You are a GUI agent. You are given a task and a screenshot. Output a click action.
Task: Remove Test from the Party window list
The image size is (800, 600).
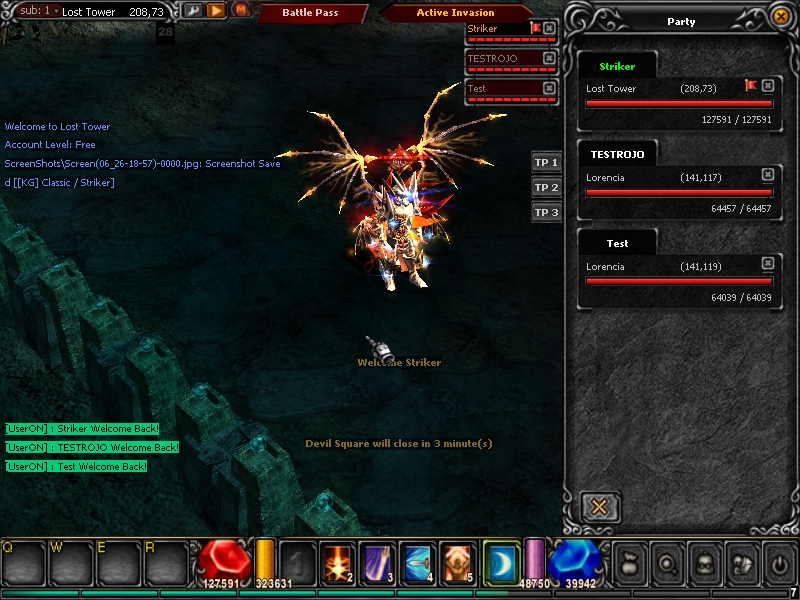click(767, 263)
